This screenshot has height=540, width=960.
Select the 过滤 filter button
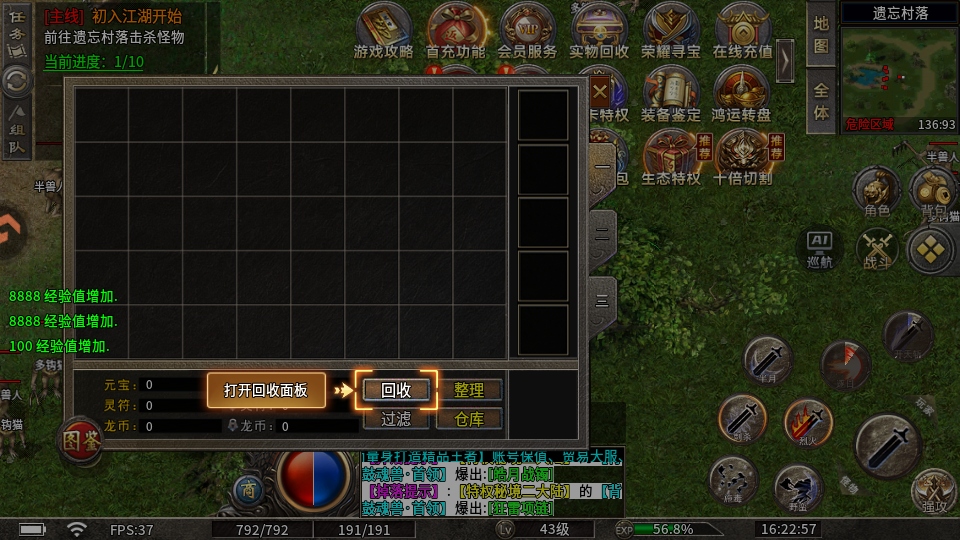click(396, 418)
